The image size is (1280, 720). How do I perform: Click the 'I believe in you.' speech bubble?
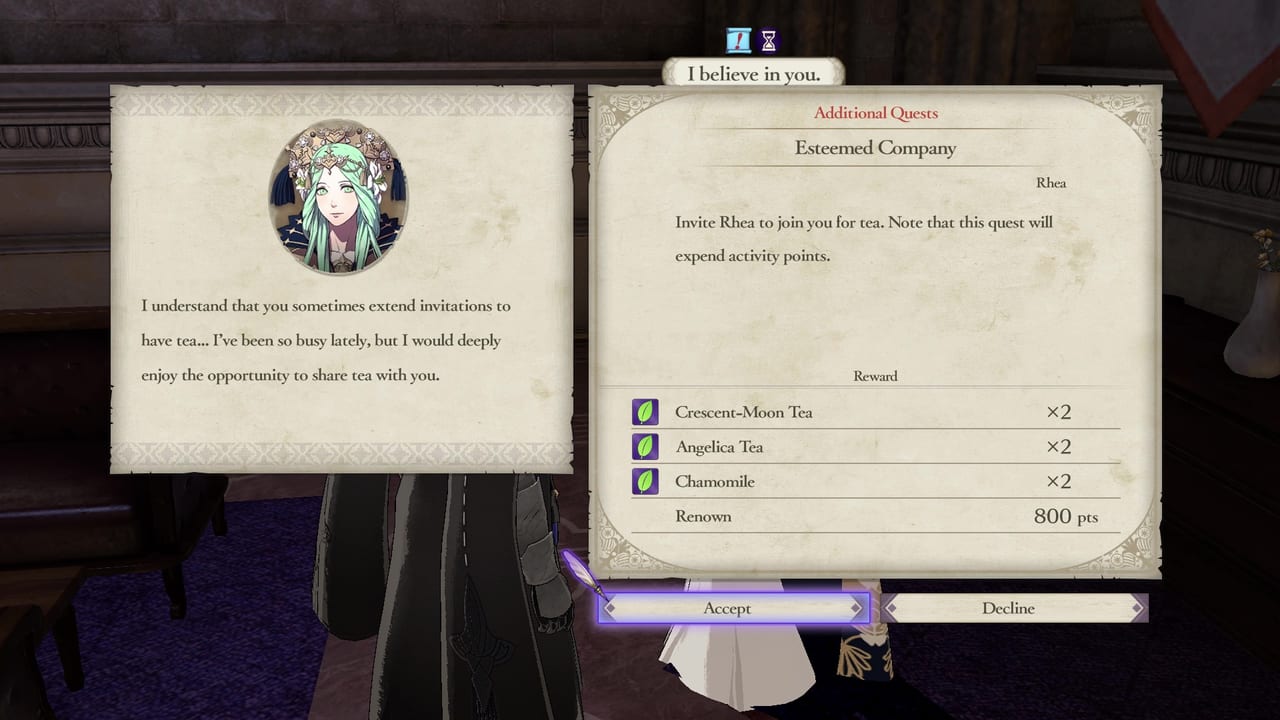(x=752, y=72)
